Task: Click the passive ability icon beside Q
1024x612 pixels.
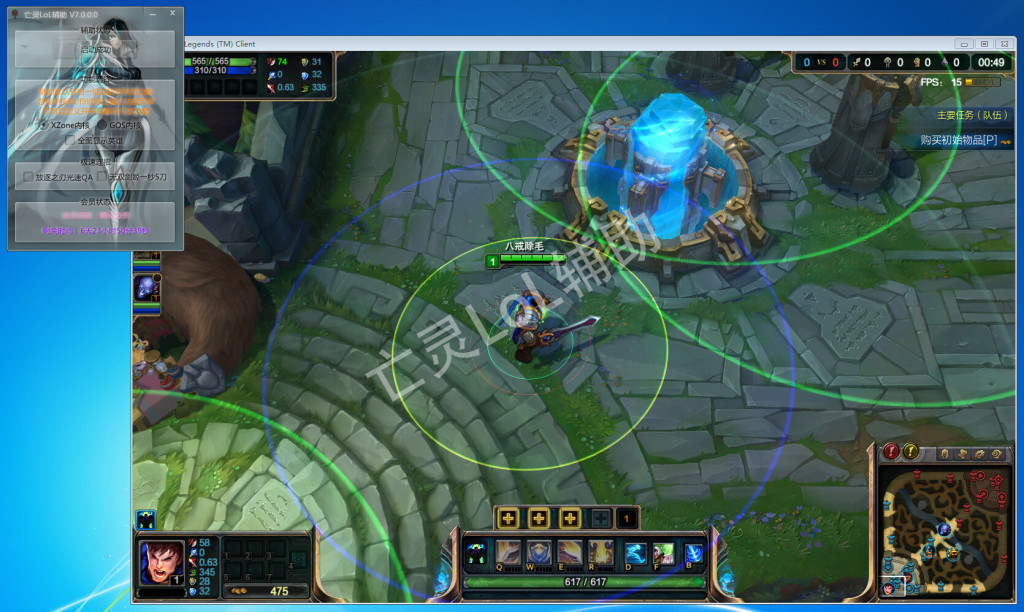Action: click(477, 552)
